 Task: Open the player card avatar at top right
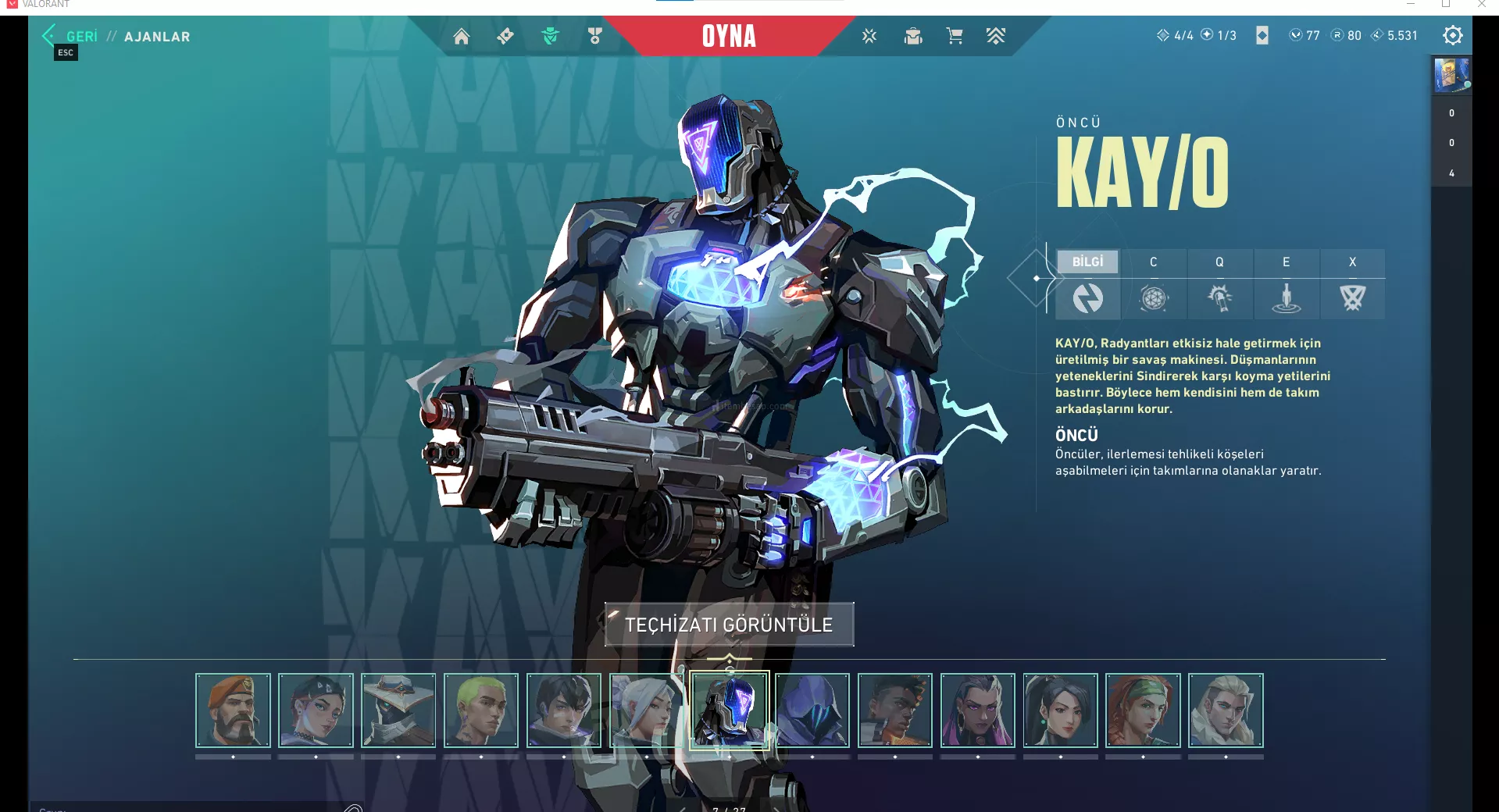pos(1451,75)
